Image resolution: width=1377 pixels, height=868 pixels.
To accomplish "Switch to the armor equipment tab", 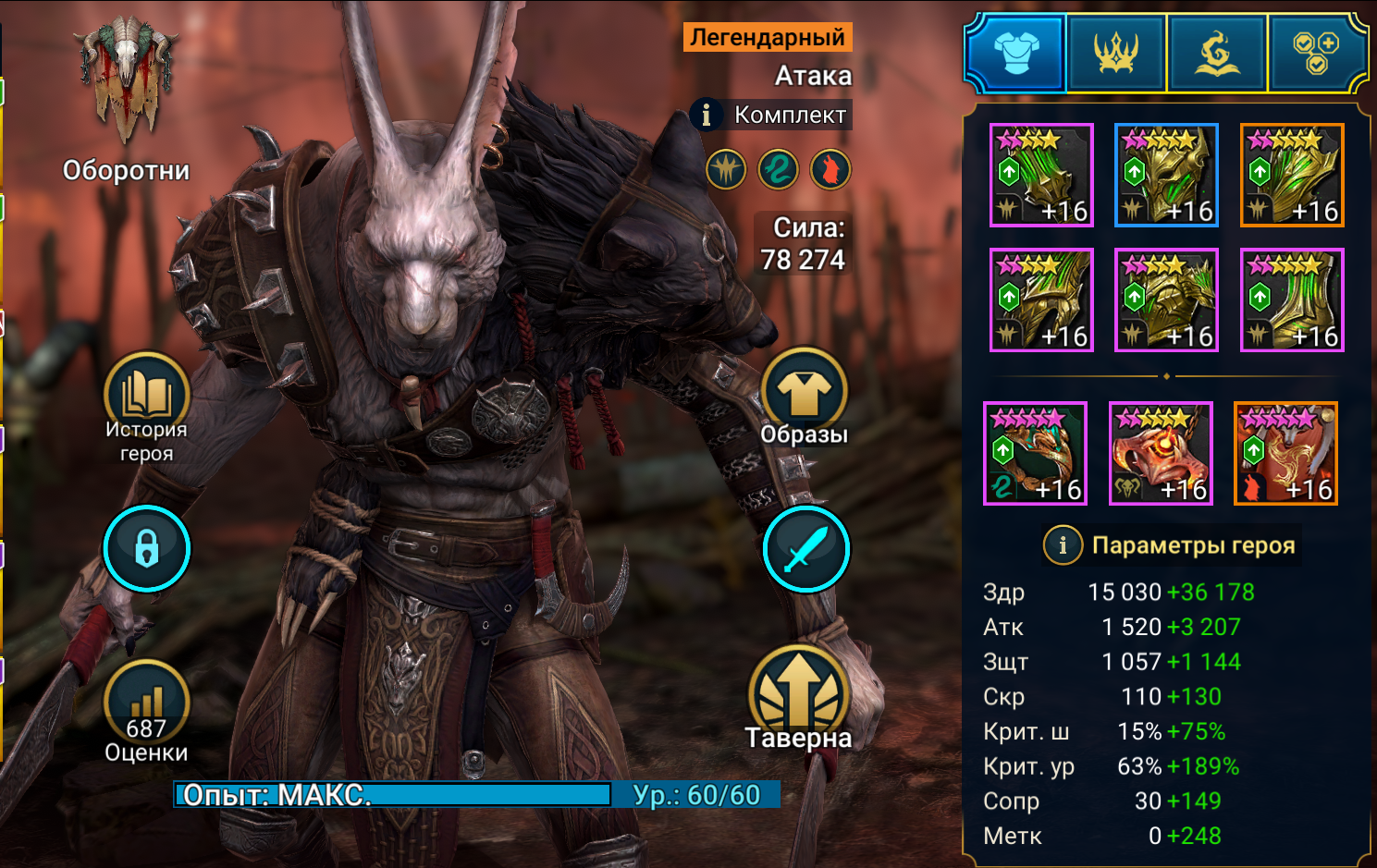I will [1015, 54].
